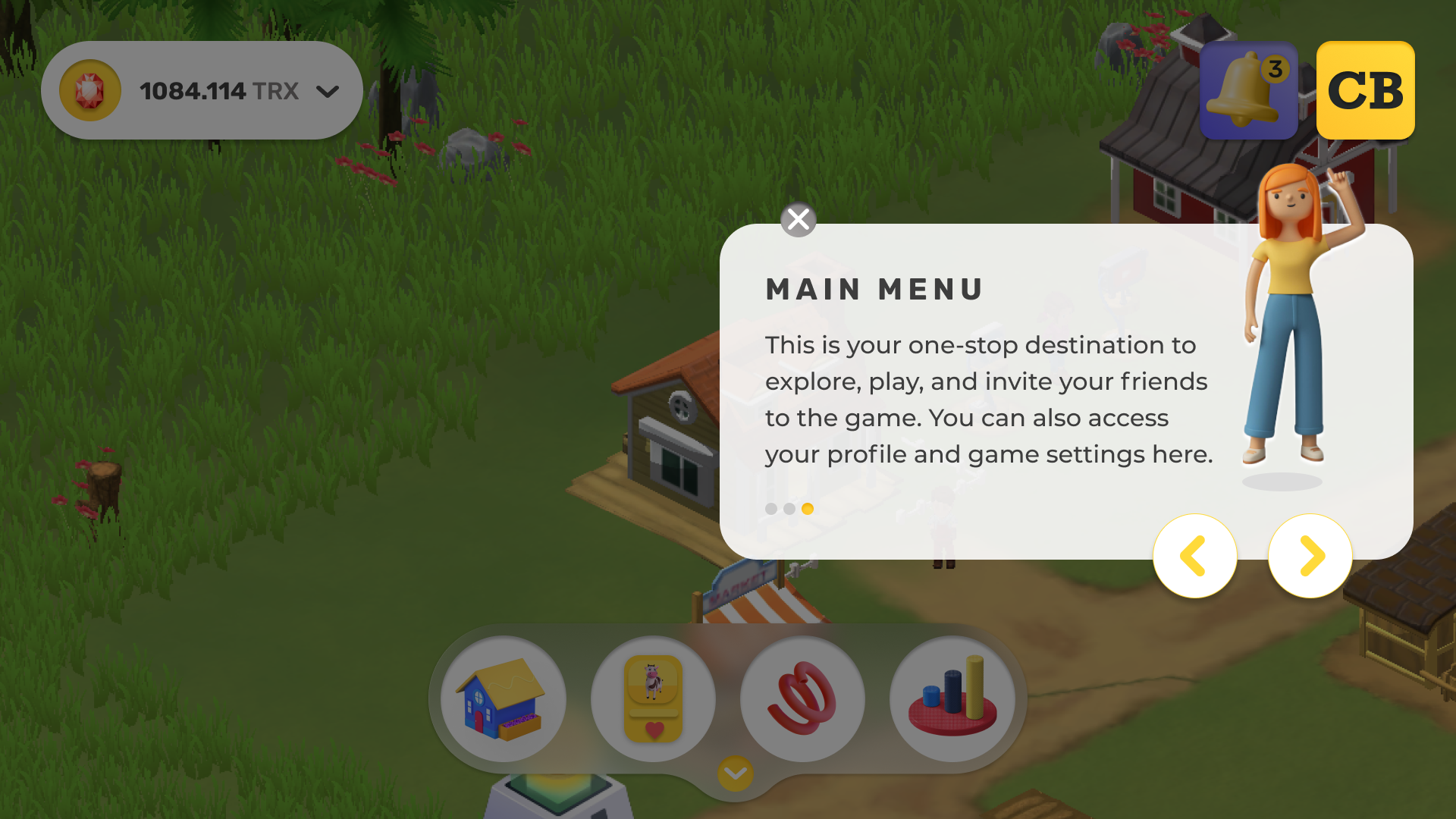Open the notification bell
1456x819 pixels.
[x=1248, y=91]
